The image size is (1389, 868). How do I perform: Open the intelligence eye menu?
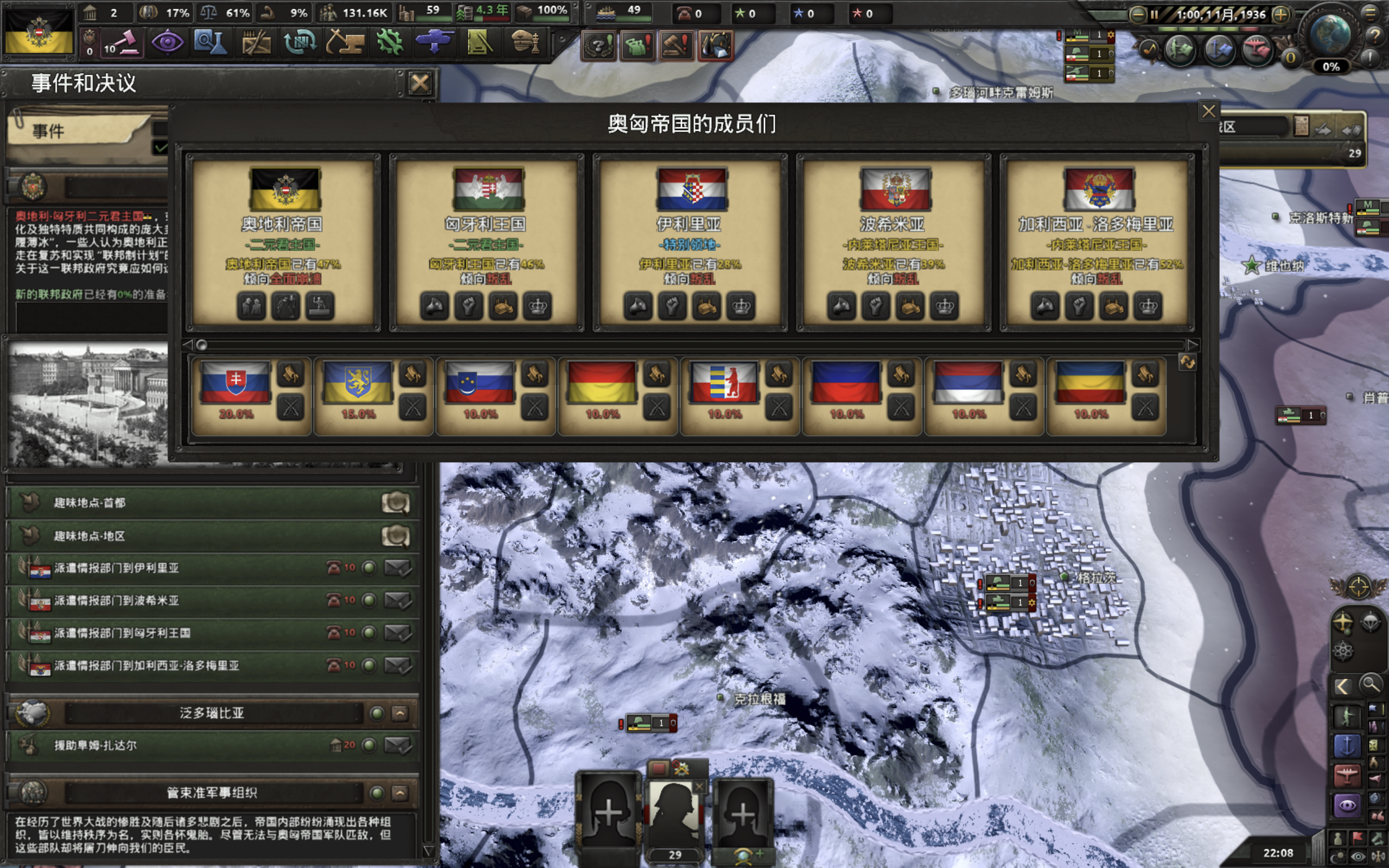point(167,42)
